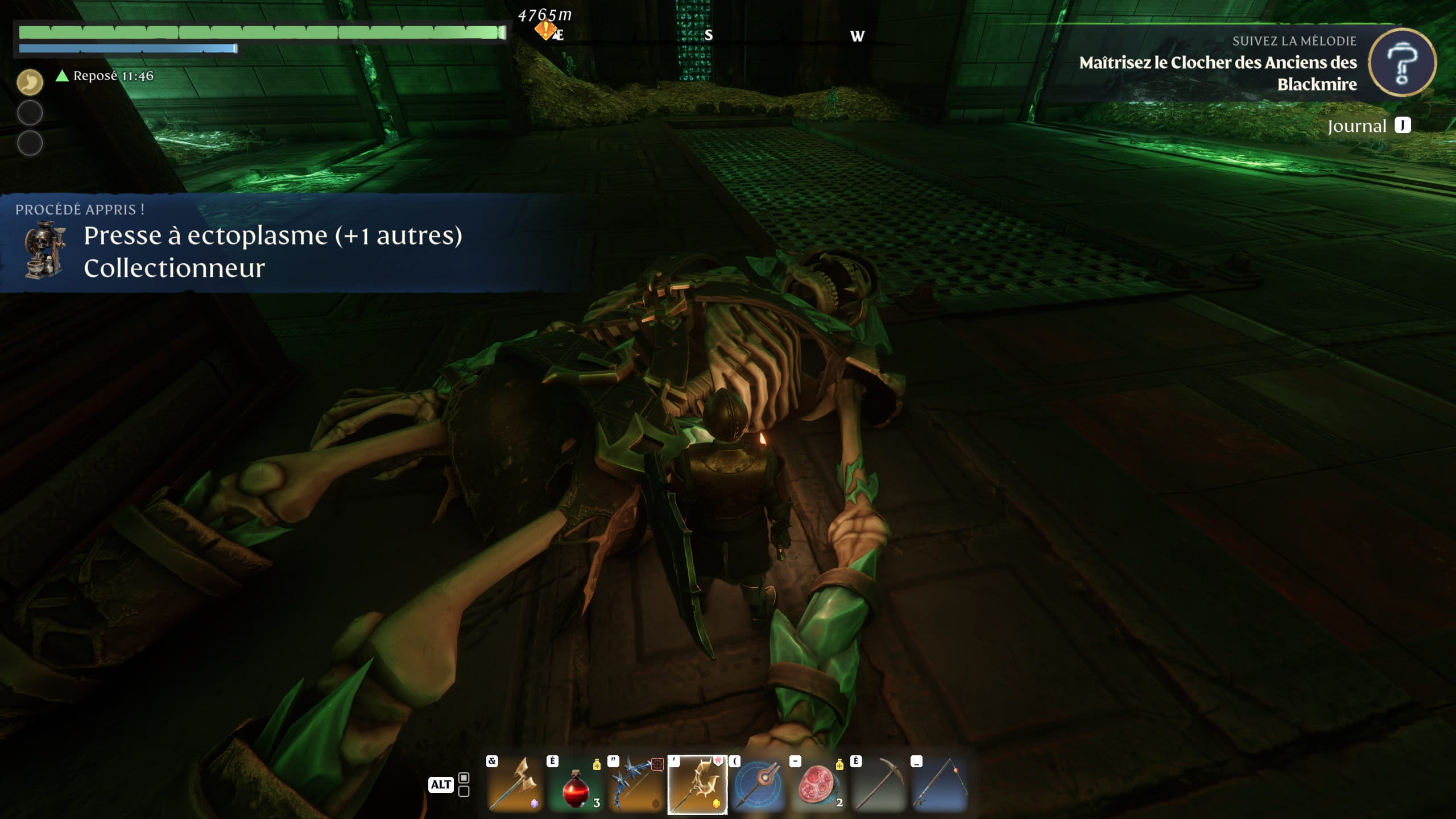Screen dimensions: 1456x819
Task: Select the blue magic wand slot
Action: (758, 785)
